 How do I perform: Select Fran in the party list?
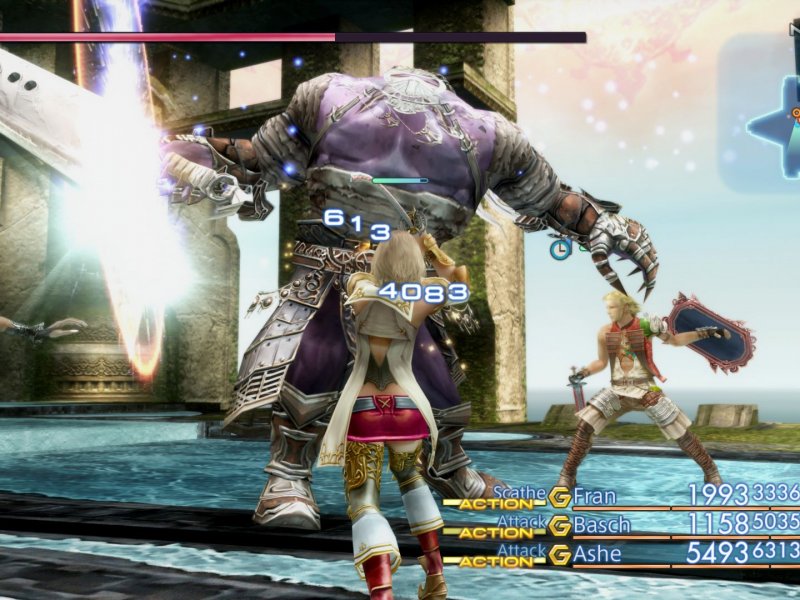tap(595, 496)
